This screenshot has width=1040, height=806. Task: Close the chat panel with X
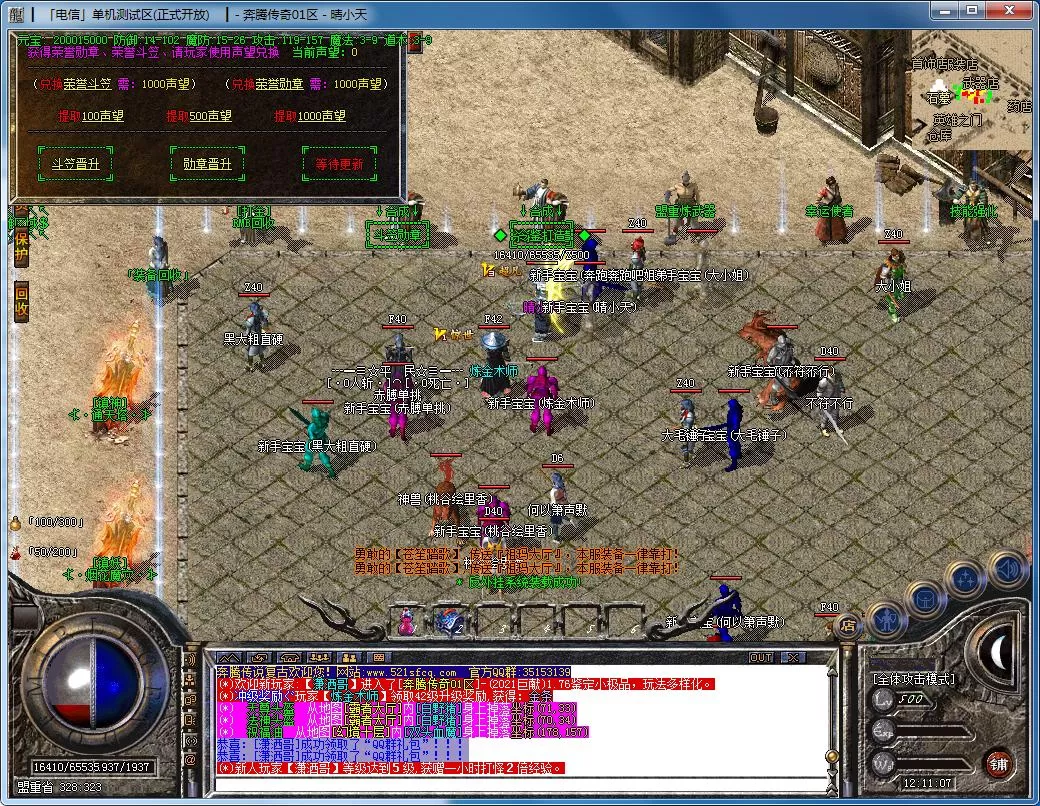[x=792, y=657]
